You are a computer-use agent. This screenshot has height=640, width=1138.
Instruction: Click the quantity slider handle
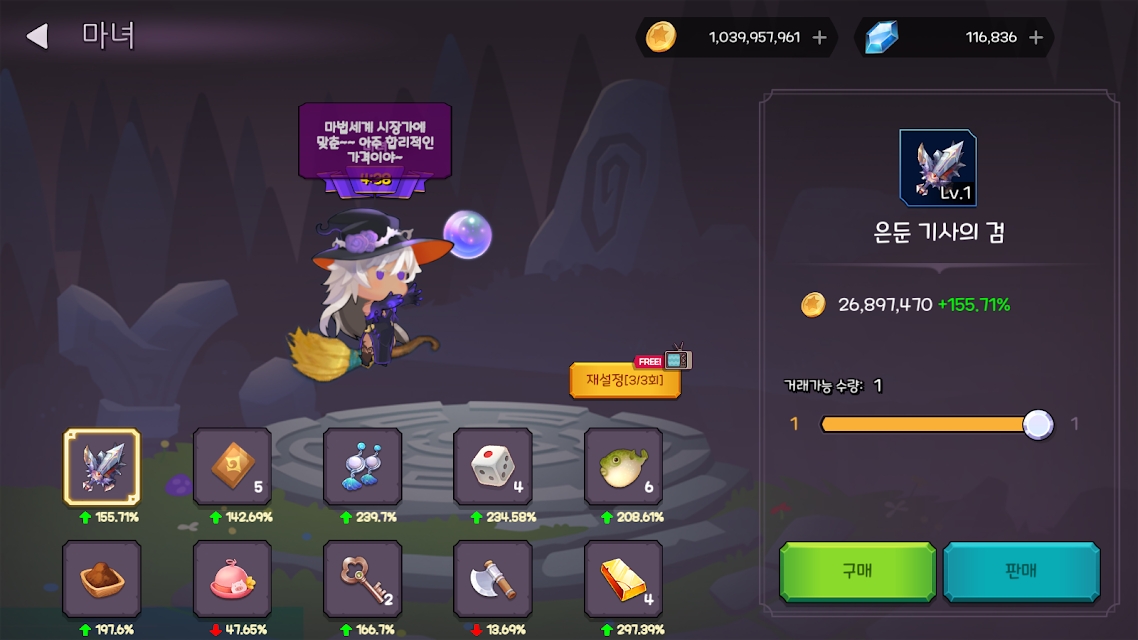pos(1038,424)
